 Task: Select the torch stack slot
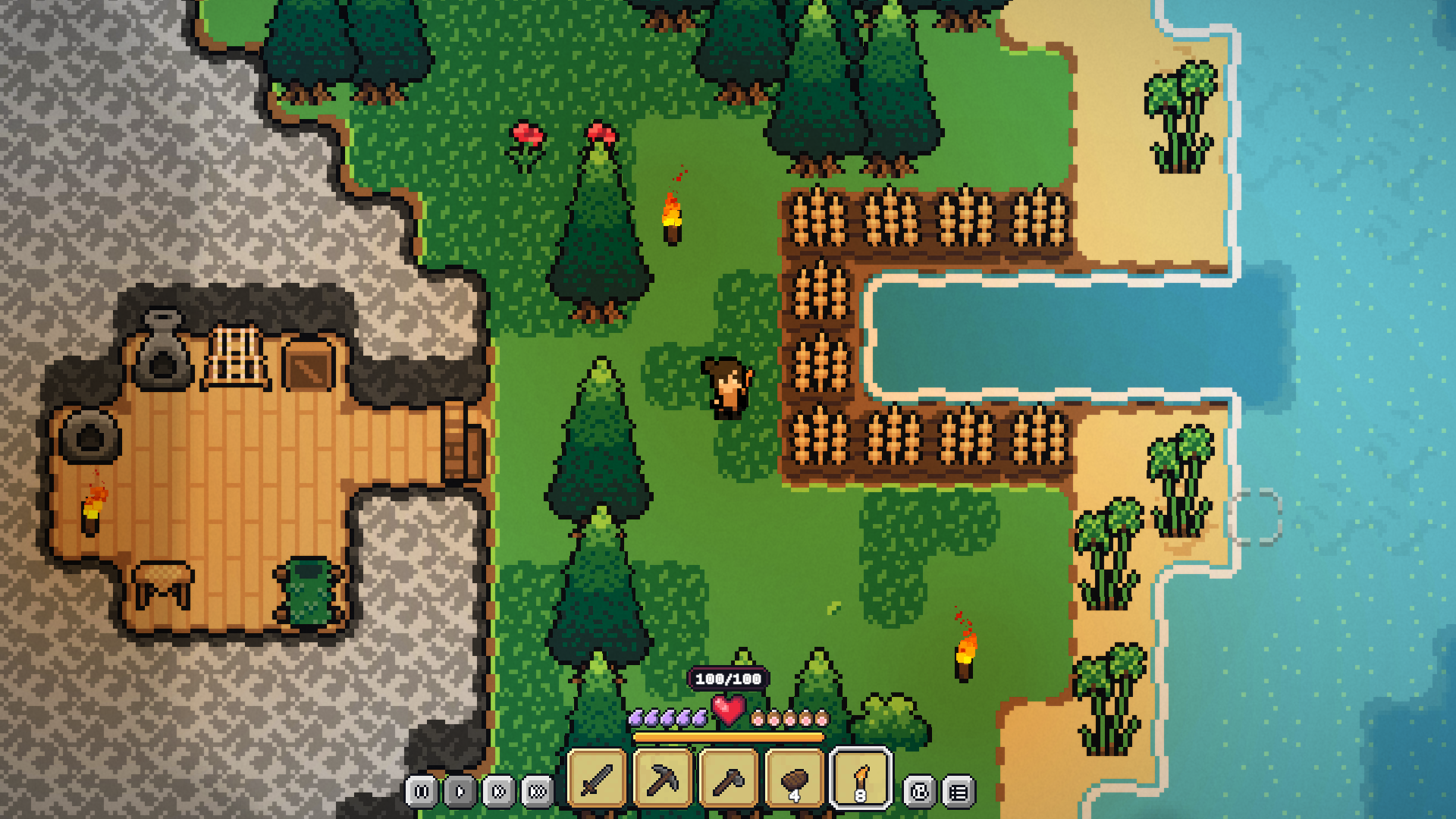(861, 779)
